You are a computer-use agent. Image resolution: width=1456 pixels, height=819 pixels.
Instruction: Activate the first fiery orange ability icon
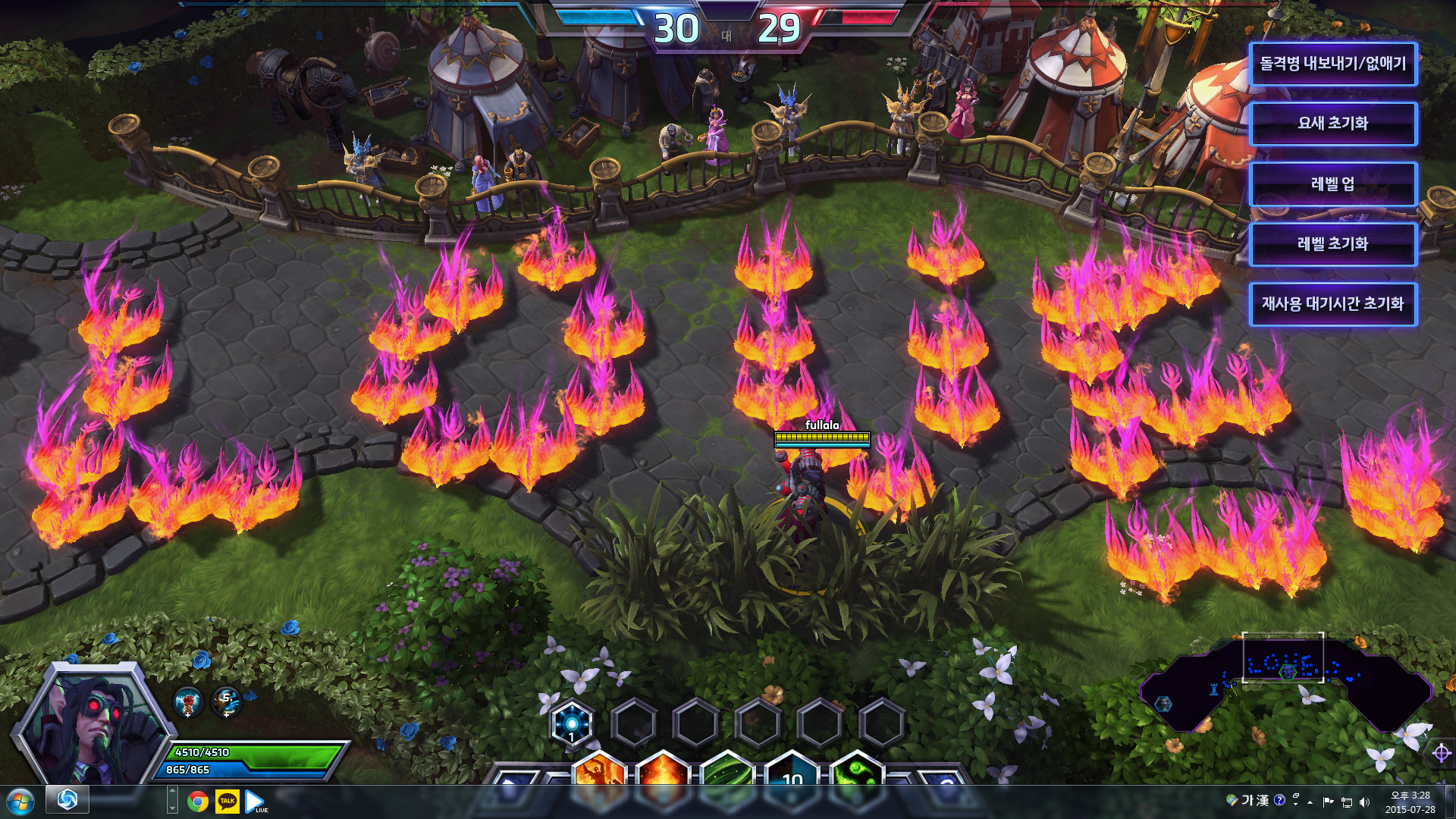pyautogui.click(x=599, y=772)
